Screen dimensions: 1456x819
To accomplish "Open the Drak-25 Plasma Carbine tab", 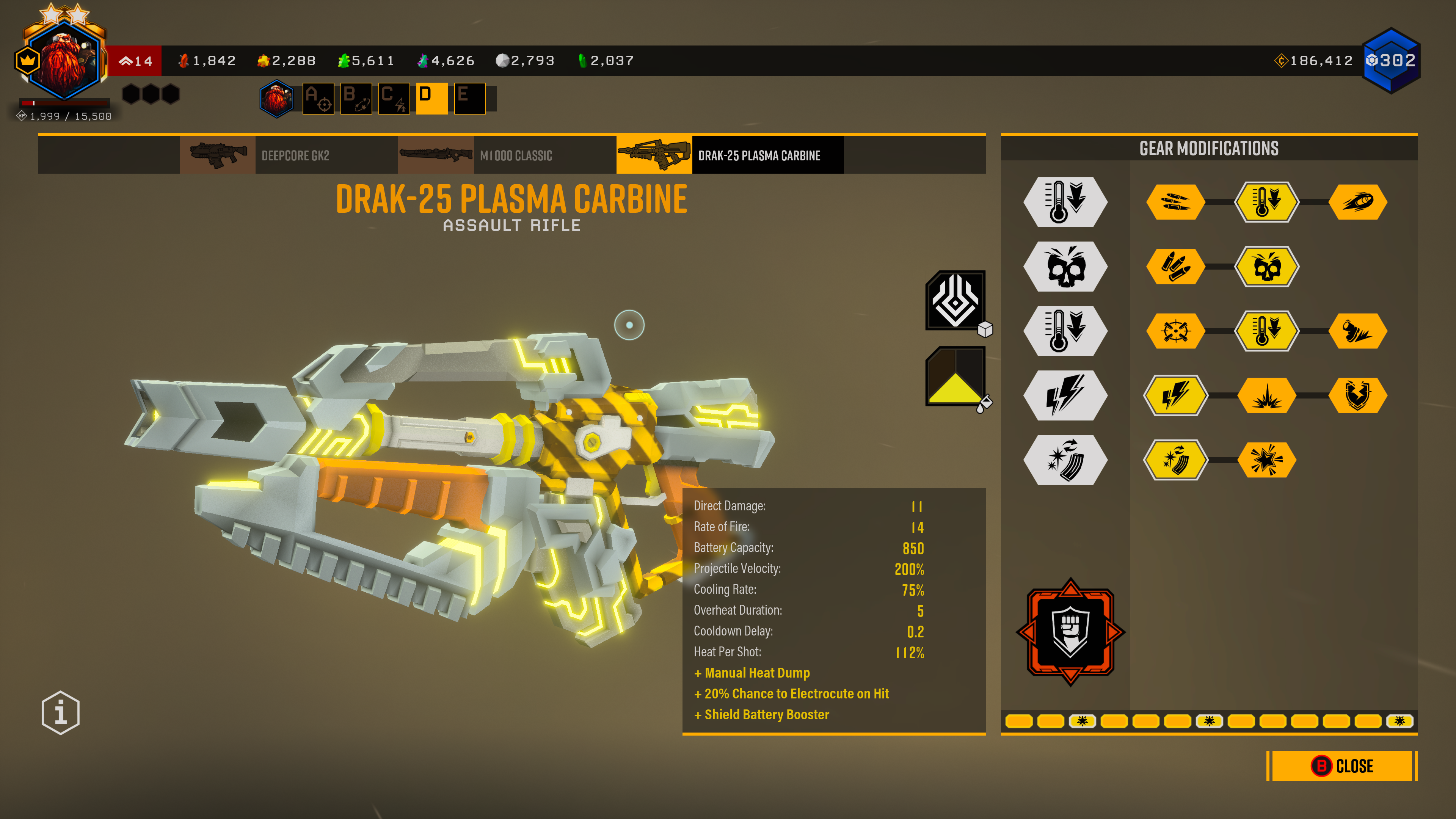I will (x=730, y=155).
